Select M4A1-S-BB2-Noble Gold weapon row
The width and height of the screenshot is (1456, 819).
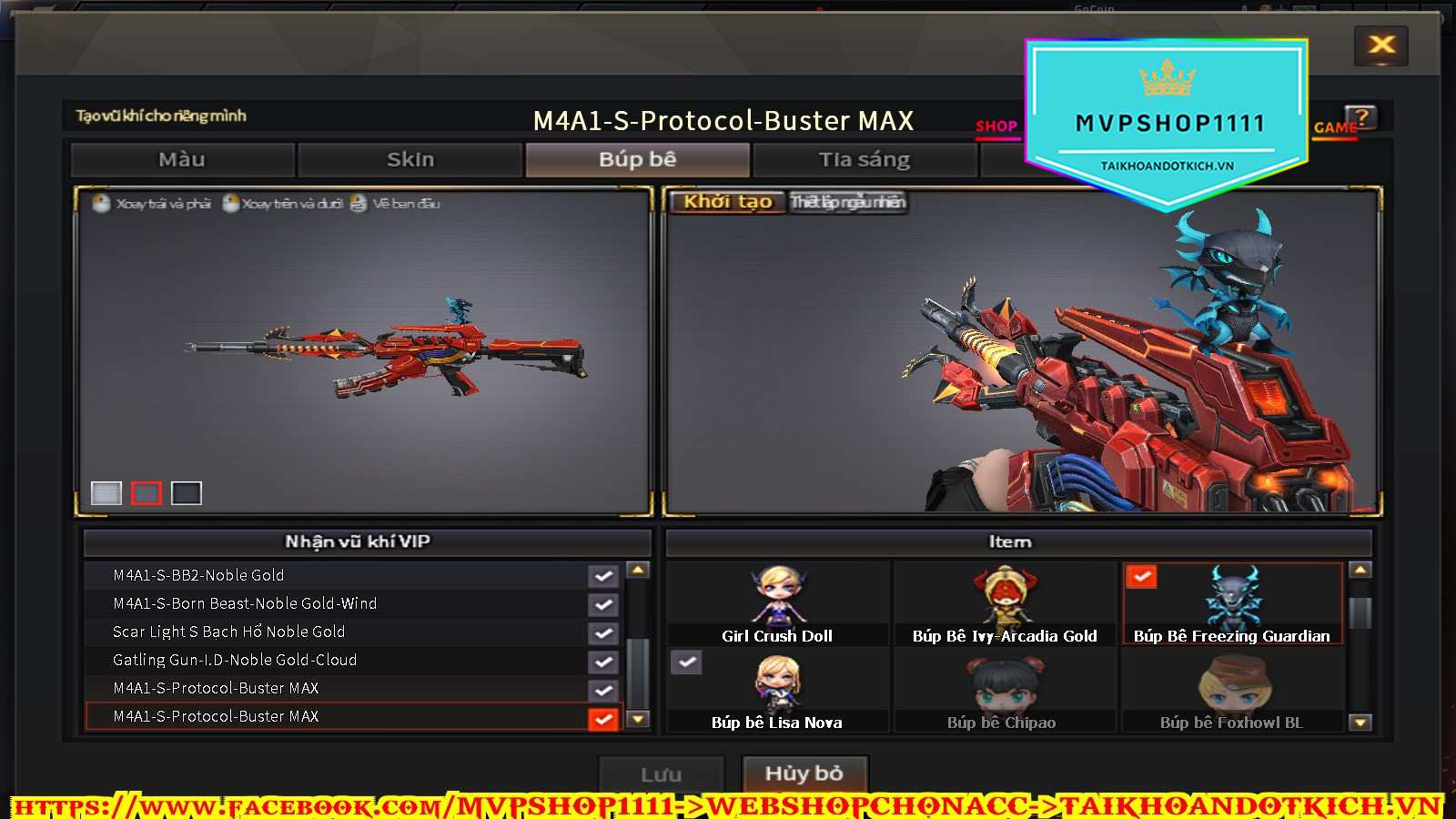coord(337,575)
